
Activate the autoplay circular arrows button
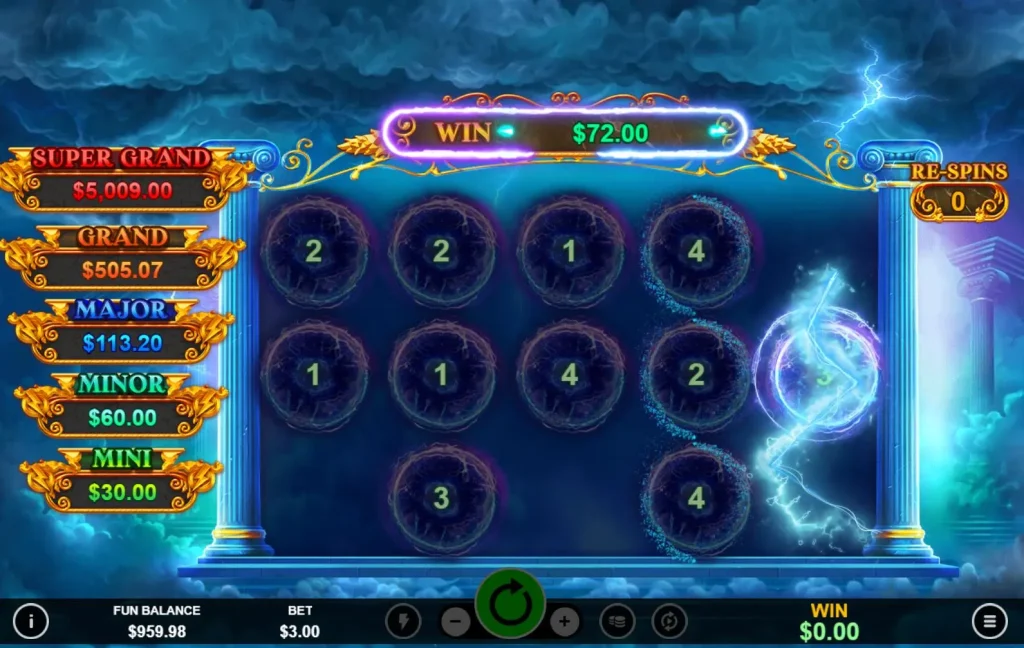[669, 621]
